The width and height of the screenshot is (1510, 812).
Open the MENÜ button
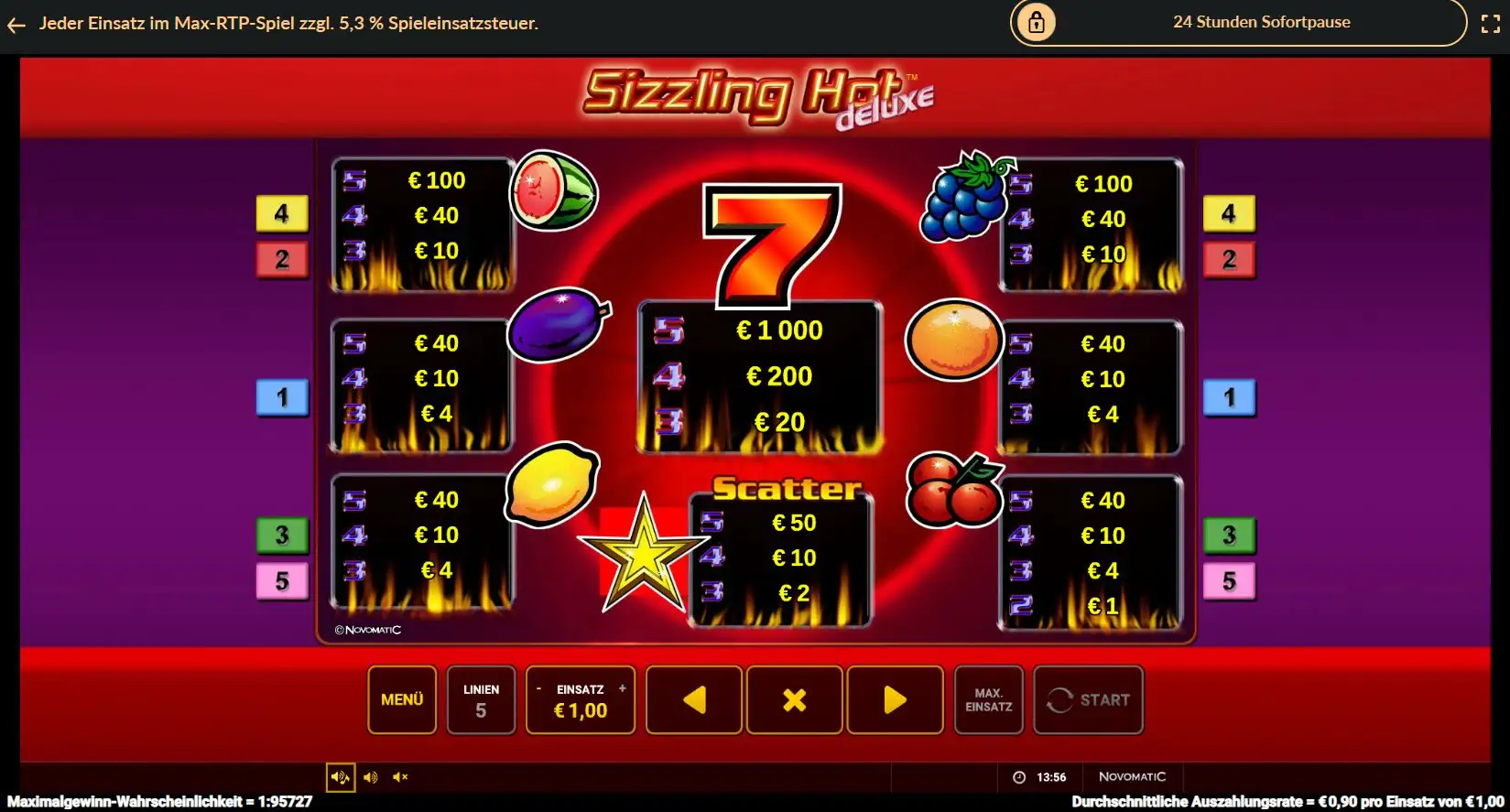click(x=402, y=699)
